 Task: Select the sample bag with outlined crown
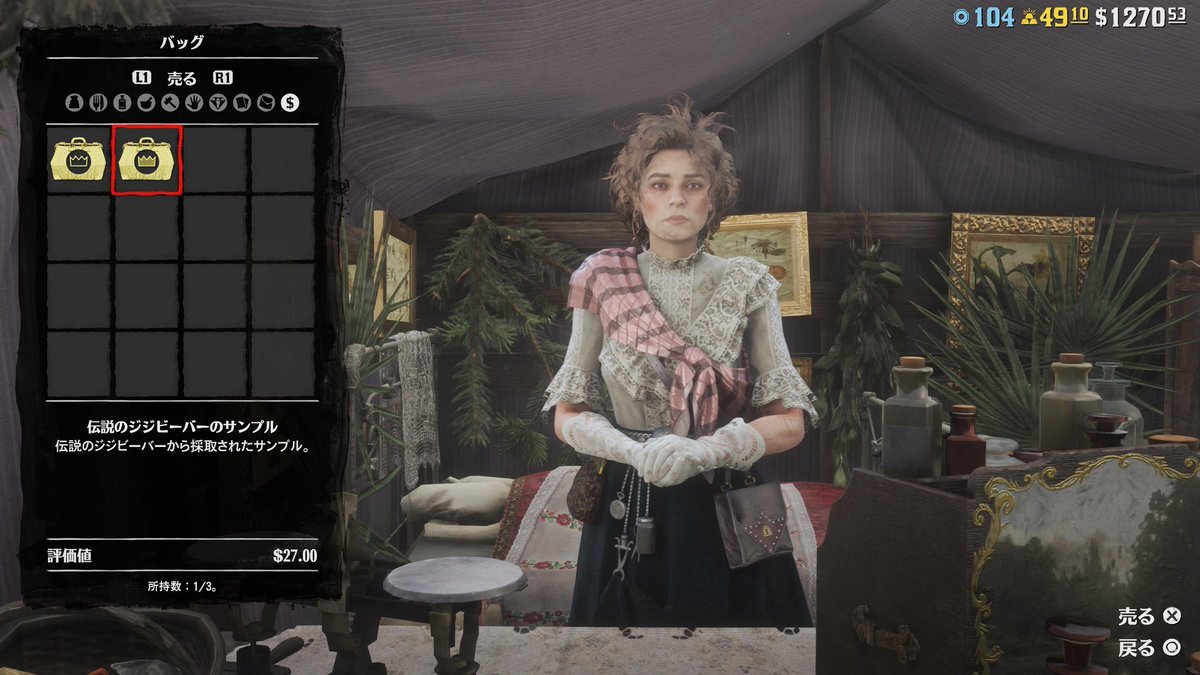(80, 160)
